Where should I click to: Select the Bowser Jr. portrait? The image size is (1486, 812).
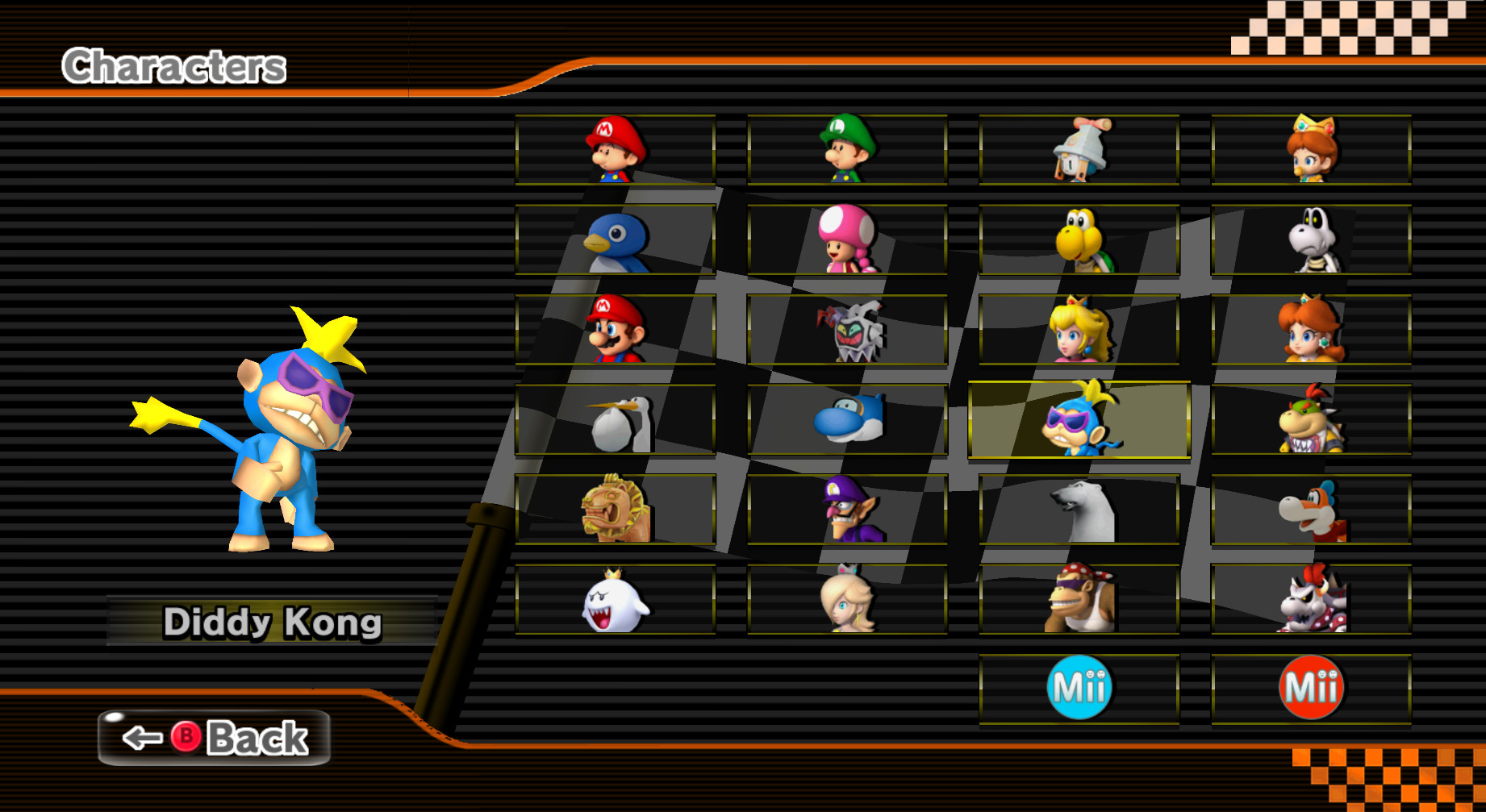point(1311,423)
